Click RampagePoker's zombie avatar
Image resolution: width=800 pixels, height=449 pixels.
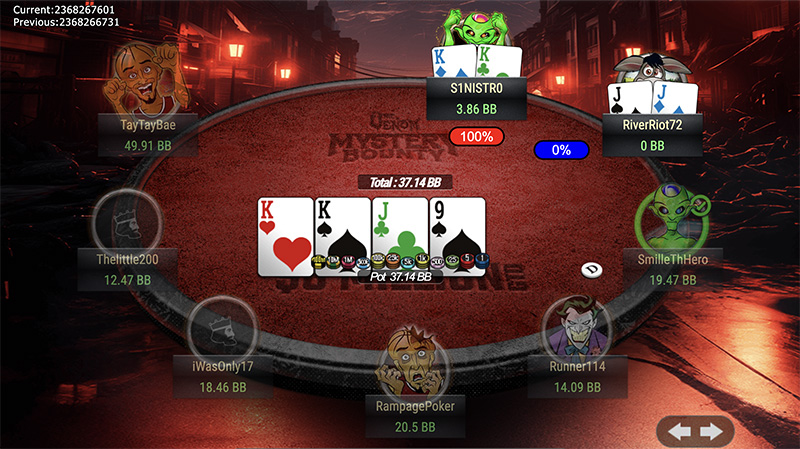coord(410,364)
